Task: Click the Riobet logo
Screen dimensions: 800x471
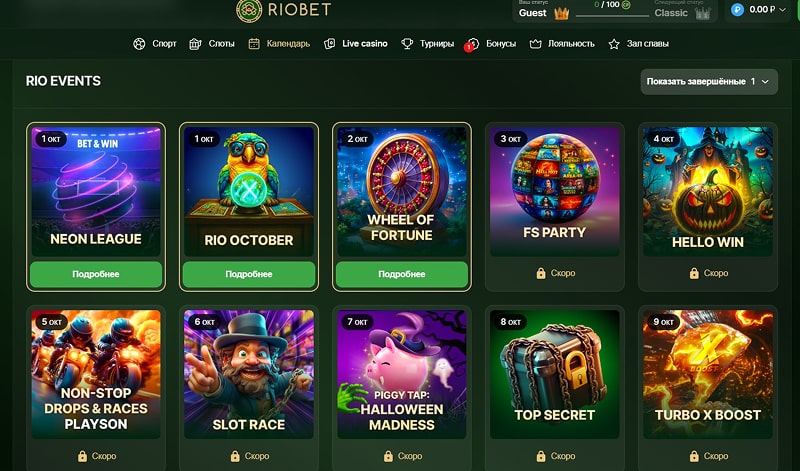Action: click(282, 10)
